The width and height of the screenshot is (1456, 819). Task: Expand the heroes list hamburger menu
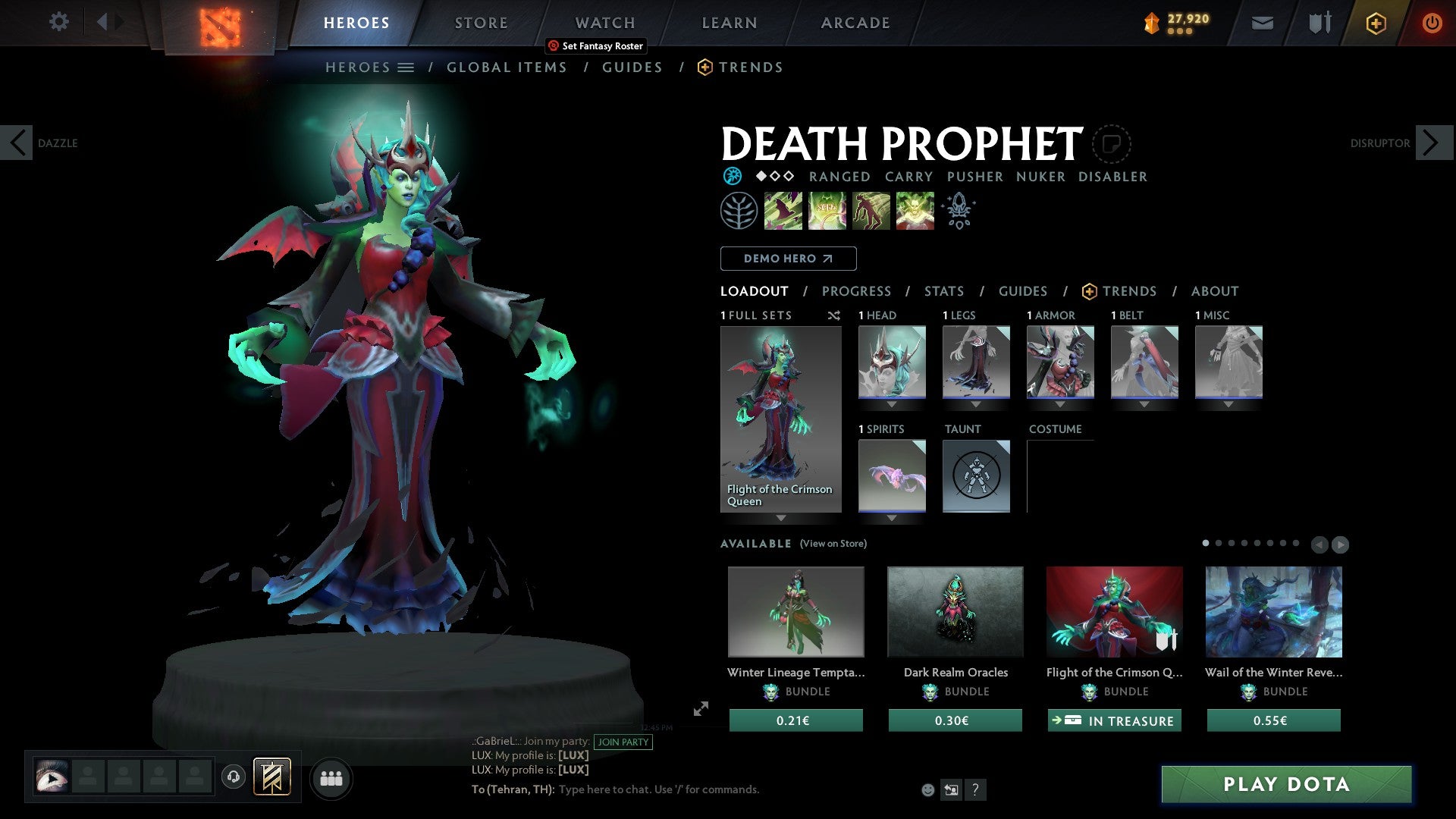(x=407, y=67)
